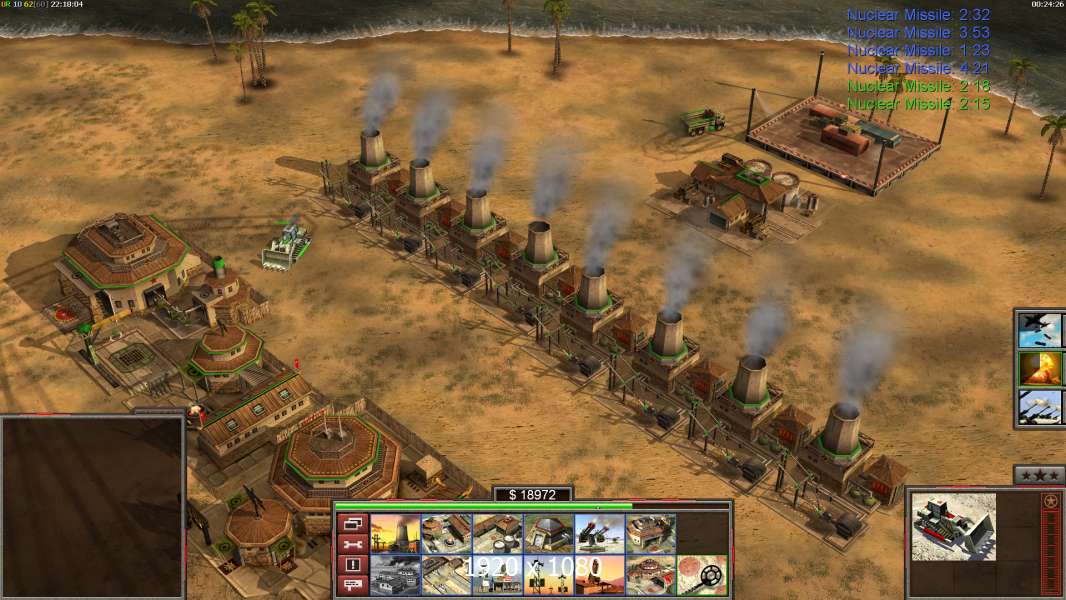Open the red chat message button
Viewport: 1066px width, 600px height.
click(x=352, y=586)
